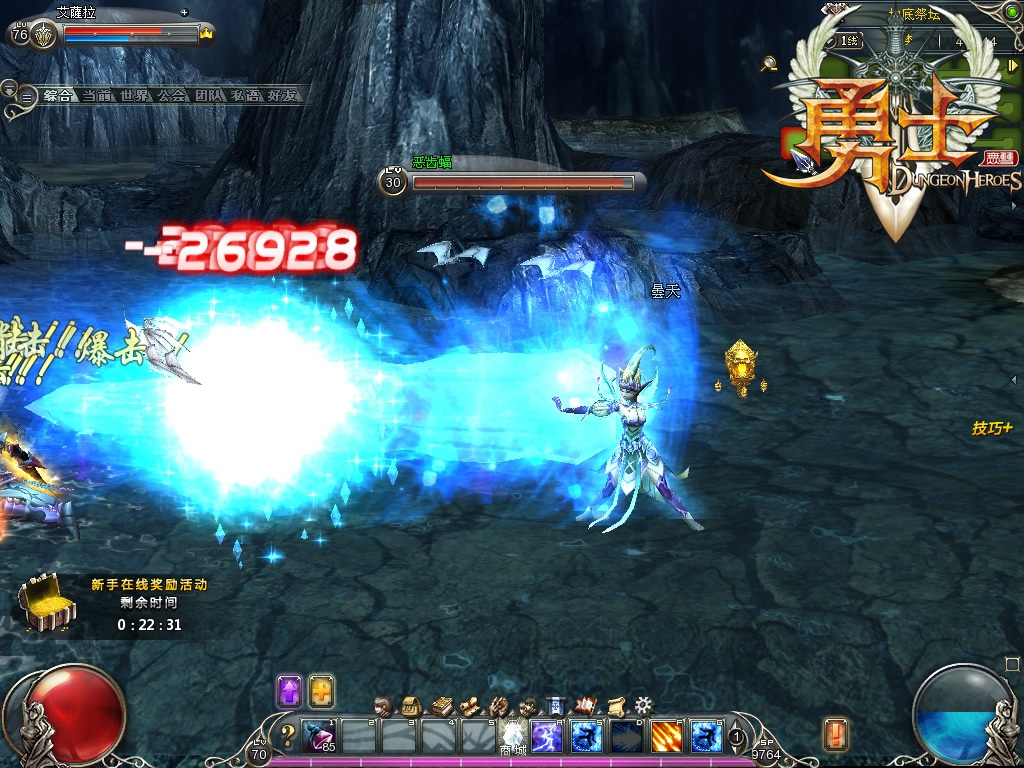Click the 技巧+ tips label
Screen dimensions: 1024x768
tap(992, 428)
